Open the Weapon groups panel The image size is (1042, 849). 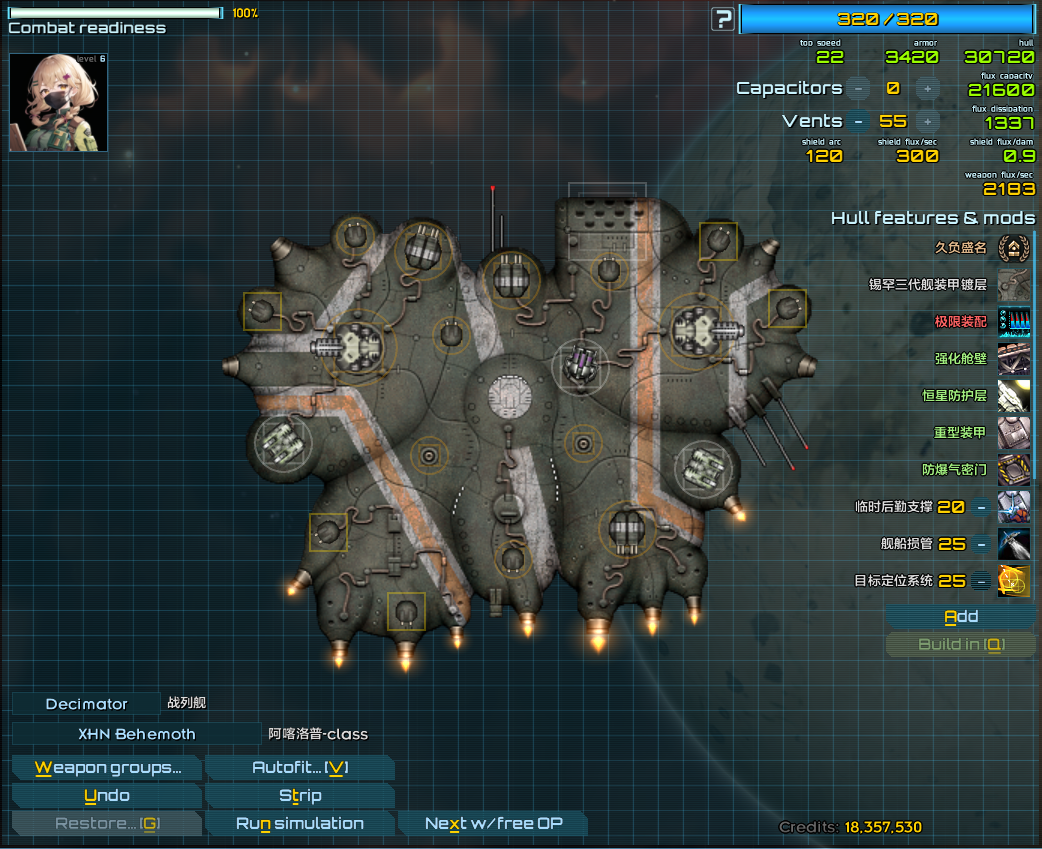click(x=107, y=768)
